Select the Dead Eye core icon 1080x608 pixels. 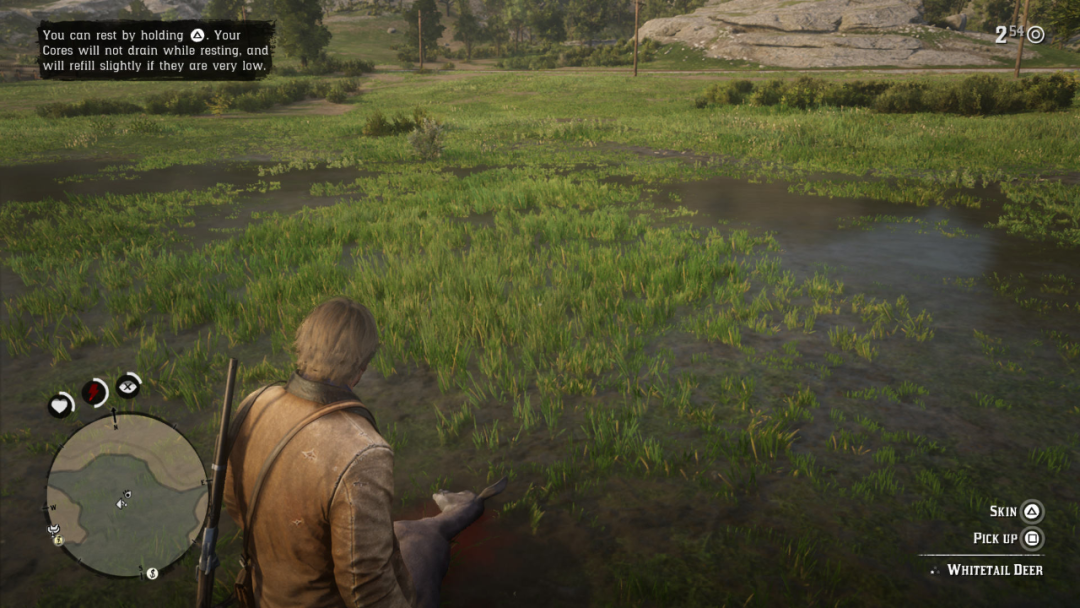[128, 385]
